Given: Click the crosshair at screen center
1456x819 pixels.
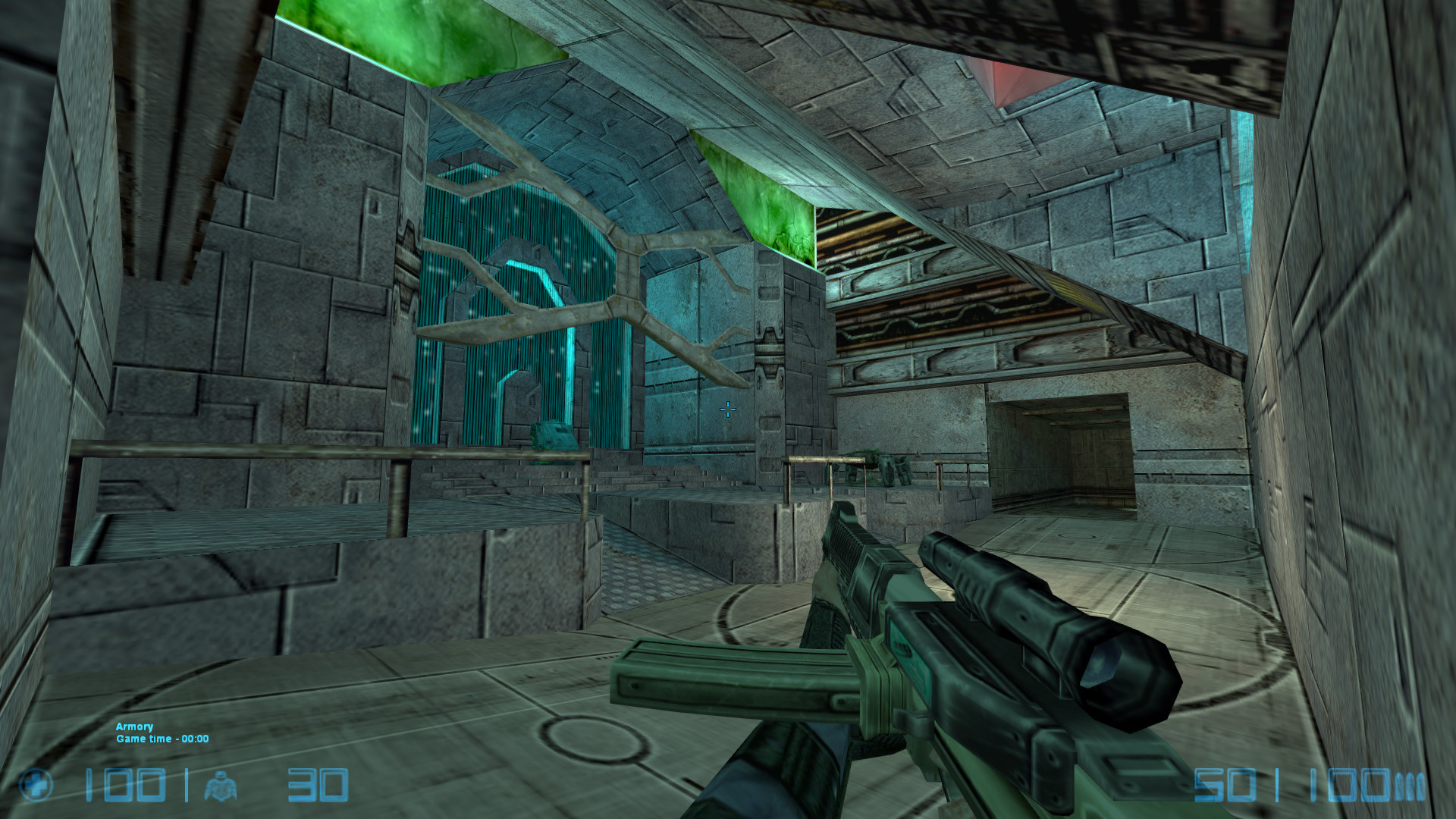Looking at the screenshot, I should pos(727,409).
